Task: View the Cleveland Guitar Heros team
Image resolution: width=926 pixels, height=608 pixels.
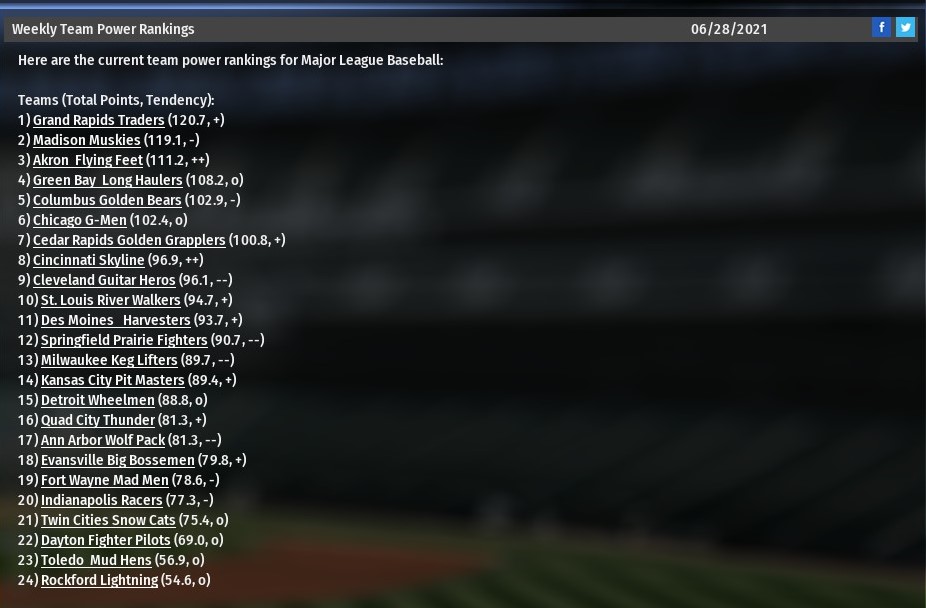Action: (104, 280)
